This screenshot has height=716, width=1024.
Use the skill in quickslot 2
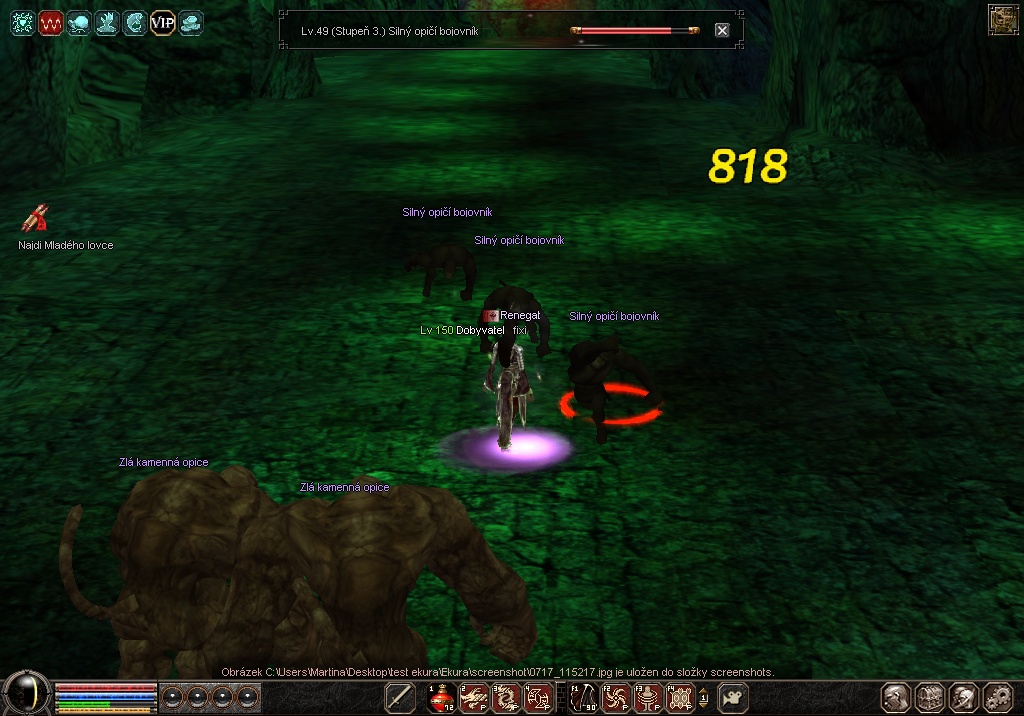pyautogui.click(x=474, y=698)
